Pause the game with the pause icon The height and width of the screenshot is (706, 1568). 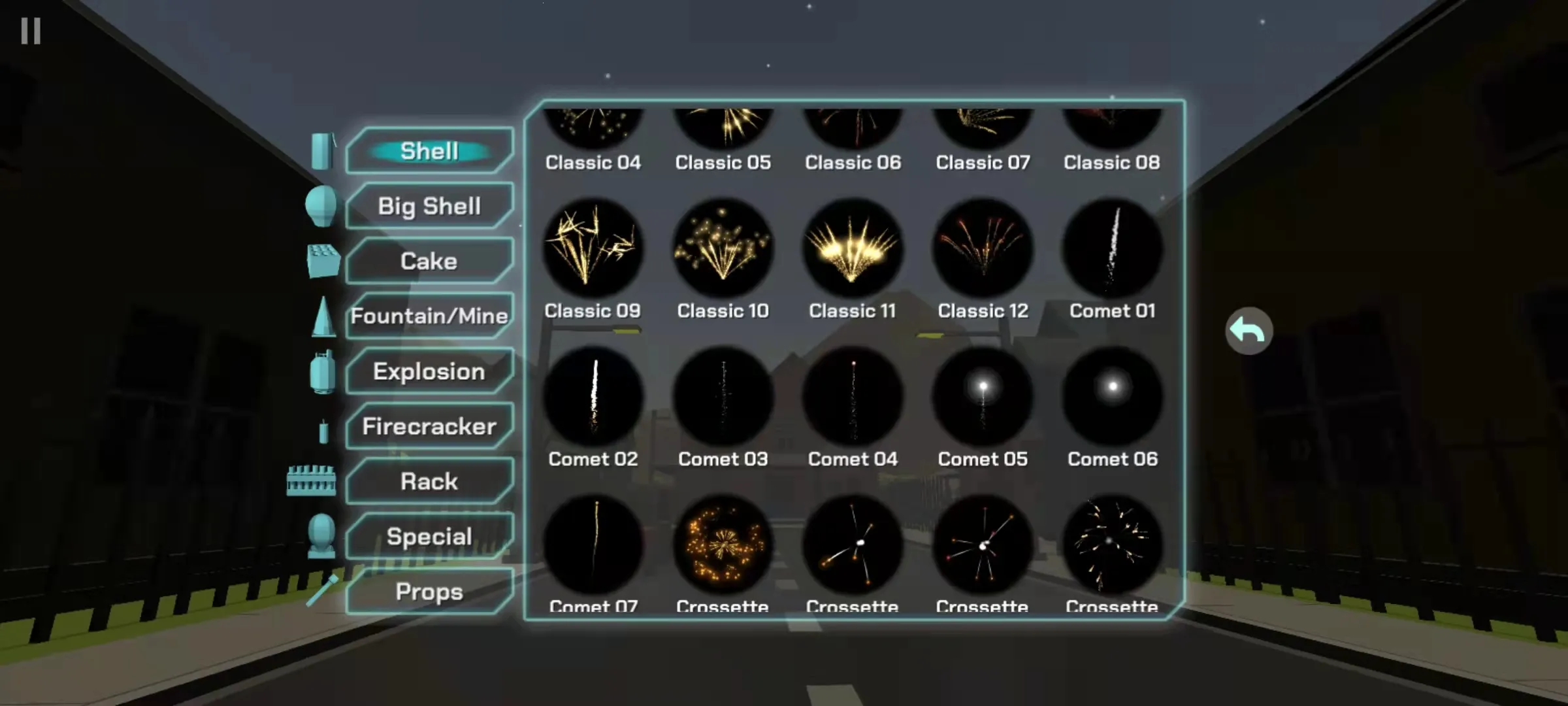31,31
